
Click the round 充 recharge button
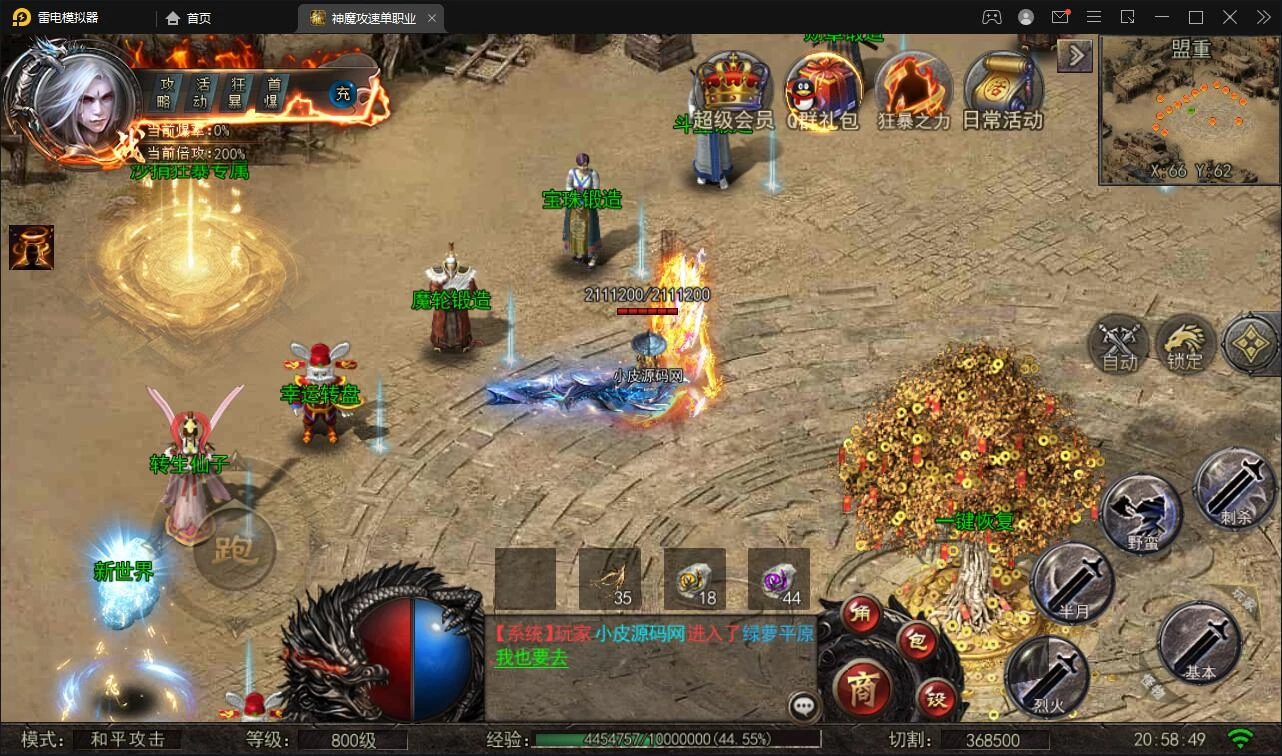[343, 94]
